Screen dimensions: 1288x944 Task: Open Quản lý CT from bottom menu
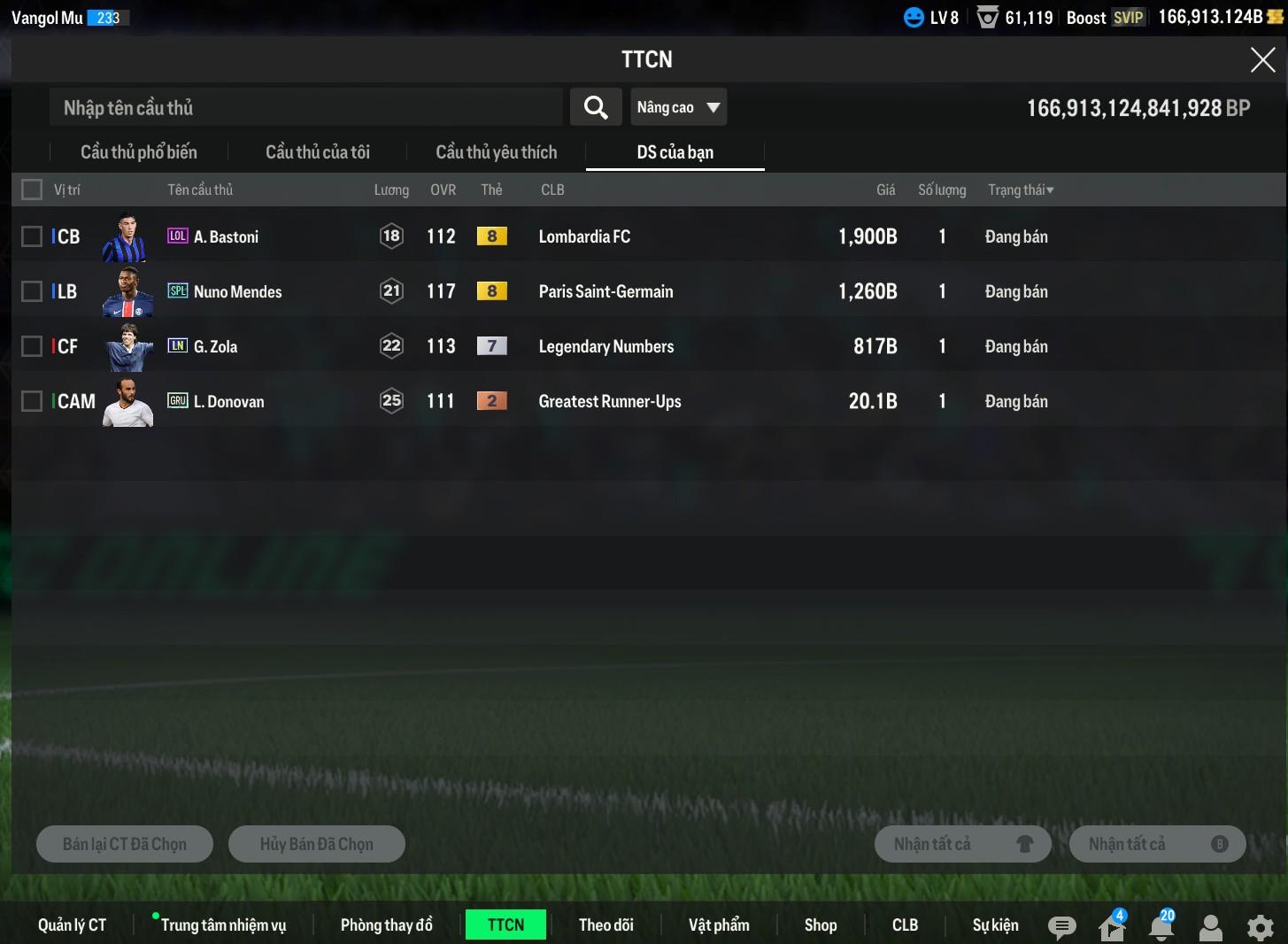[72, 925]
